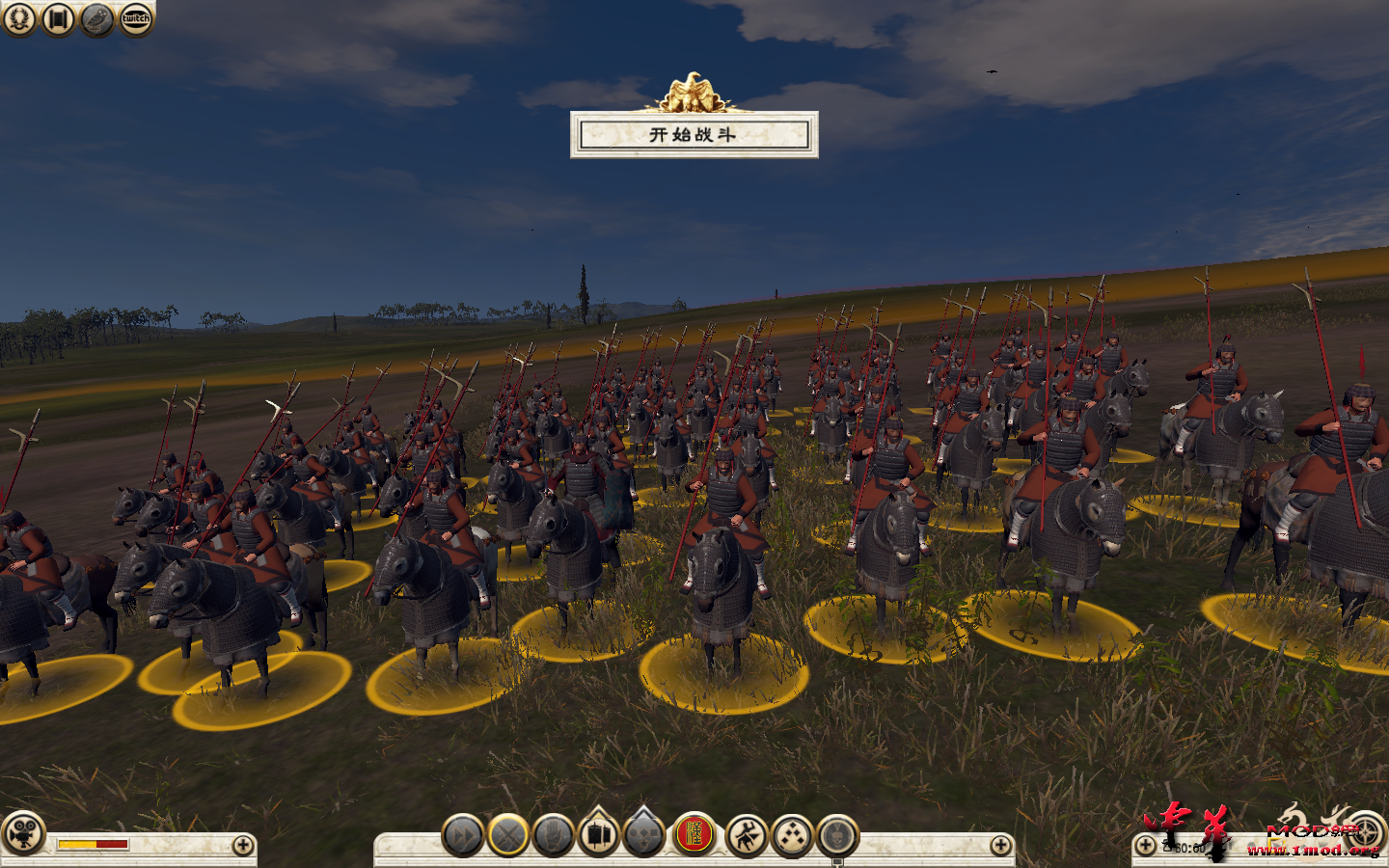The width and height of the screenshot is (1389, 868).
Task: Expand the chevron above the formations icon
Action: [x=644, y=815]
